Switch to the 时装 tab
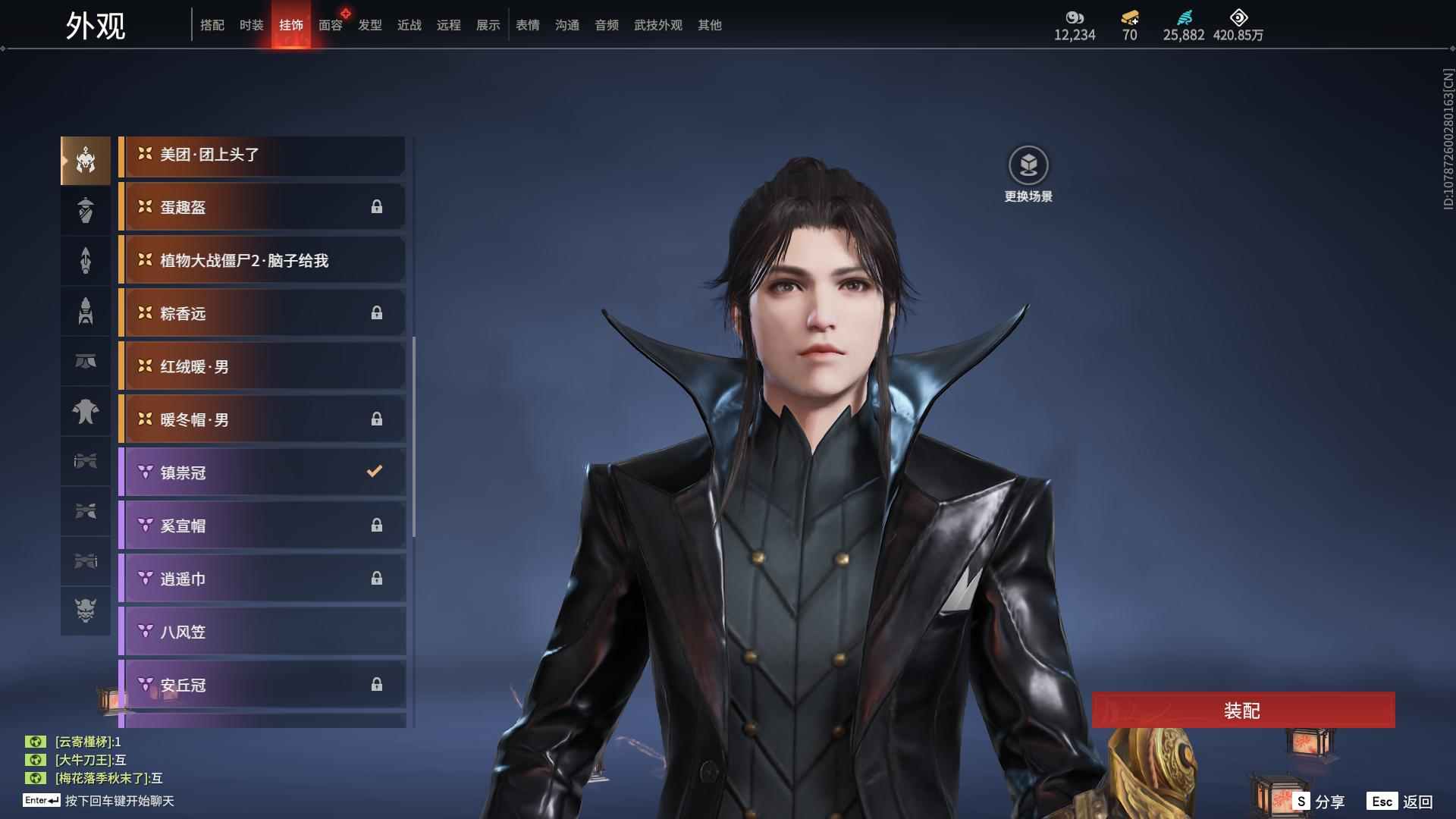This screenshot has height=819, width=1456. click(x=251, y=25)
